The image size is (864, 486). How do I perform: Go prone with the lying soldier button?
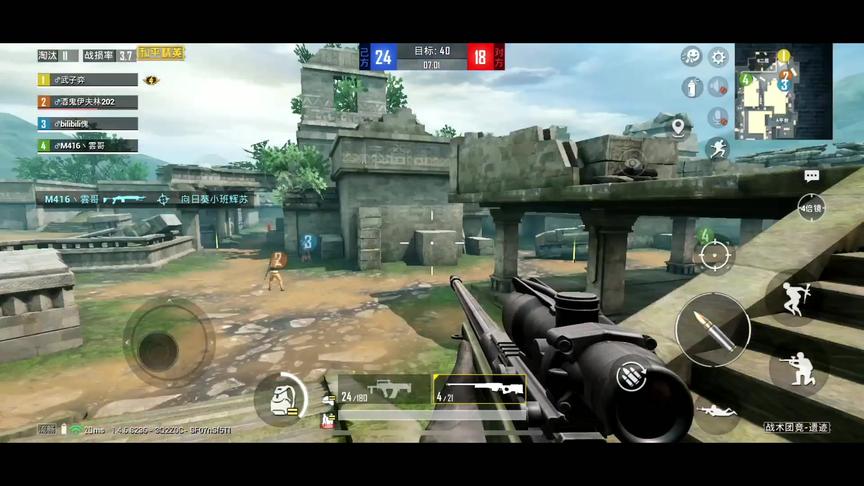[716, 410]
